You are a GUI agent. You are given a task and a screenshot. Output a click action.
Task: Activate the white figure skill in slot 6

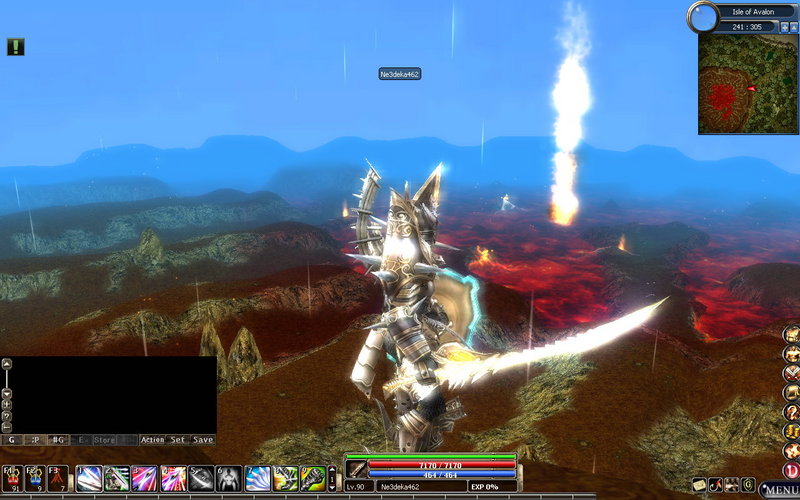pos(229,478)
